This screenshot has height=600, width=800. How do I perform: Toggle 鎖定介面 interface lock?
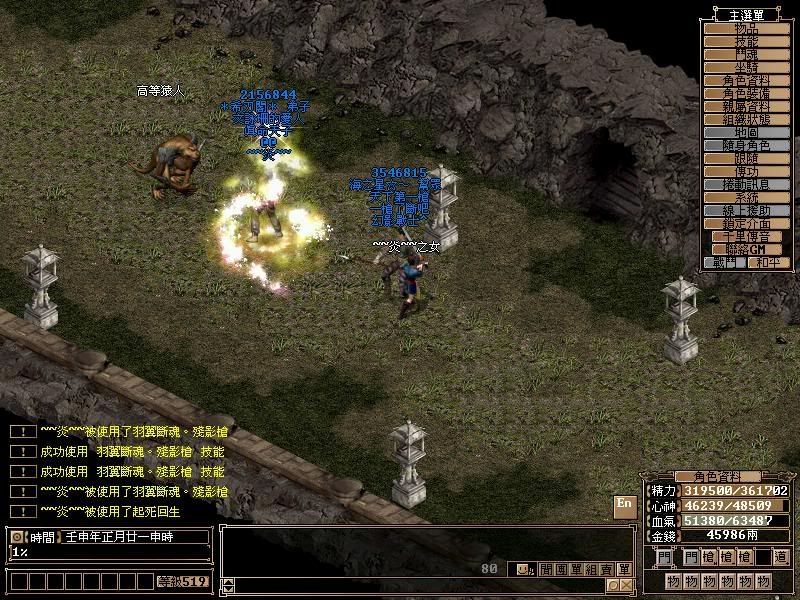(747, 223)
